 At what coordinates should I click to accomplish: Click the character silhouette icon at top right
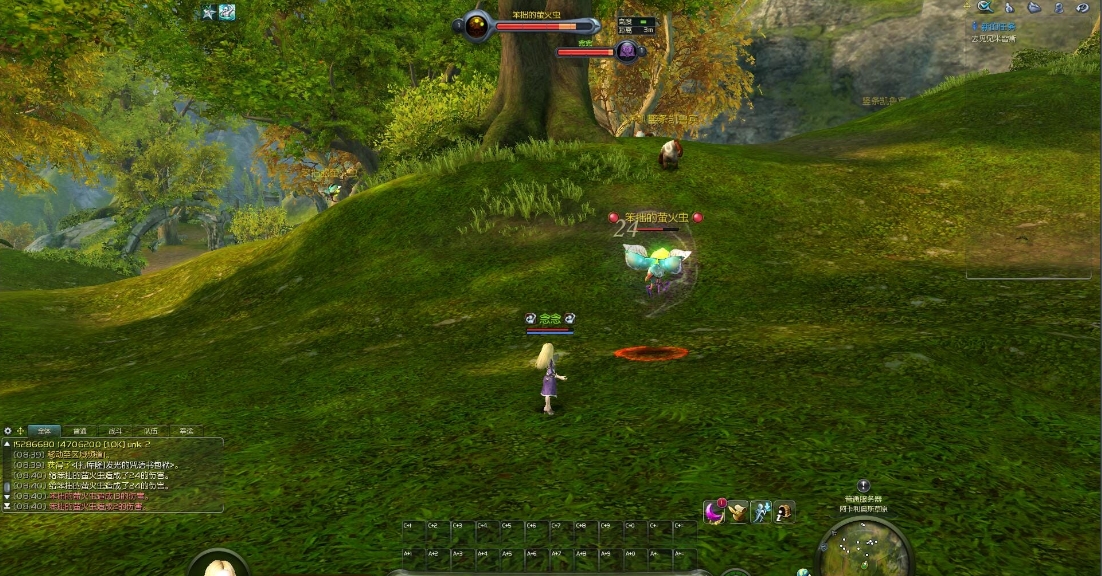[1058, 7]
